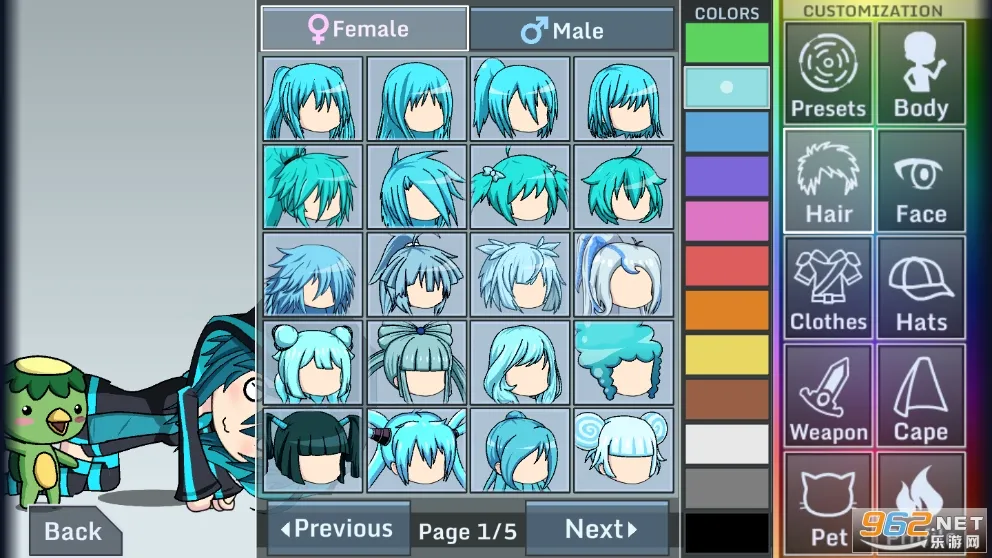Select the pink color swatch

(x=727, y=221)
